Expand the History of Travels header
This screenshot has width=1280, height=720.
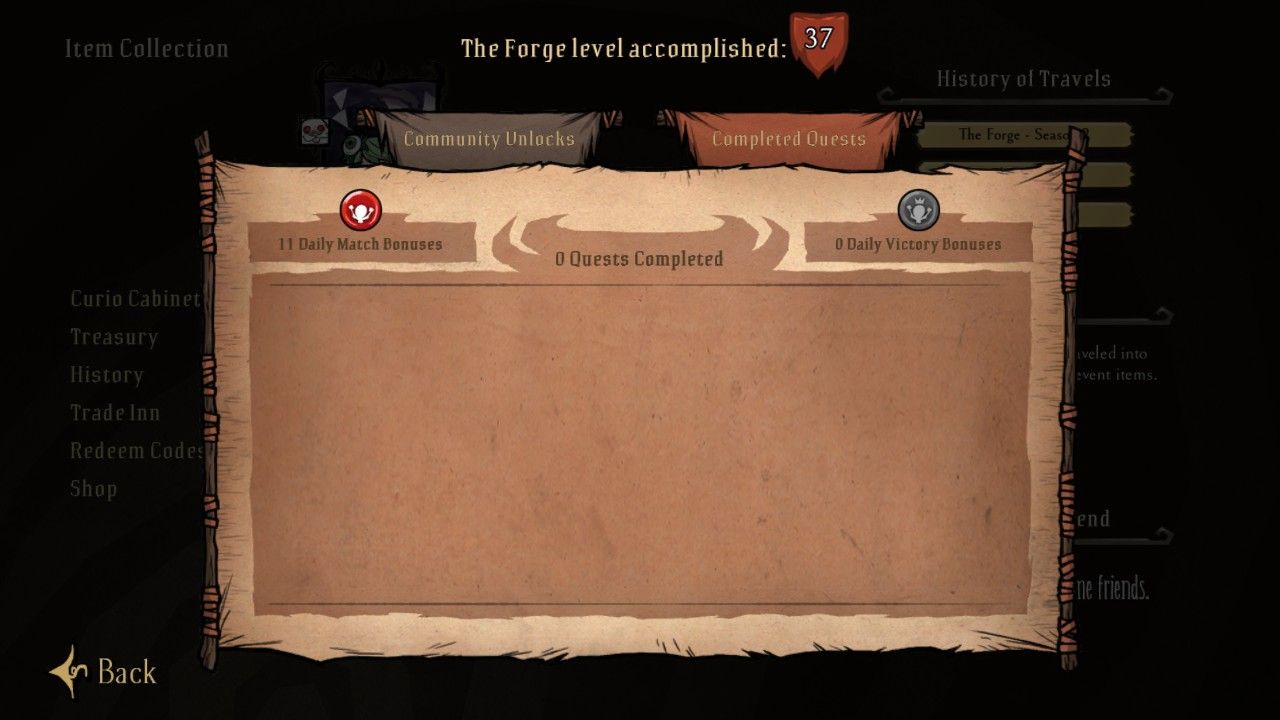pos(1024,78)
